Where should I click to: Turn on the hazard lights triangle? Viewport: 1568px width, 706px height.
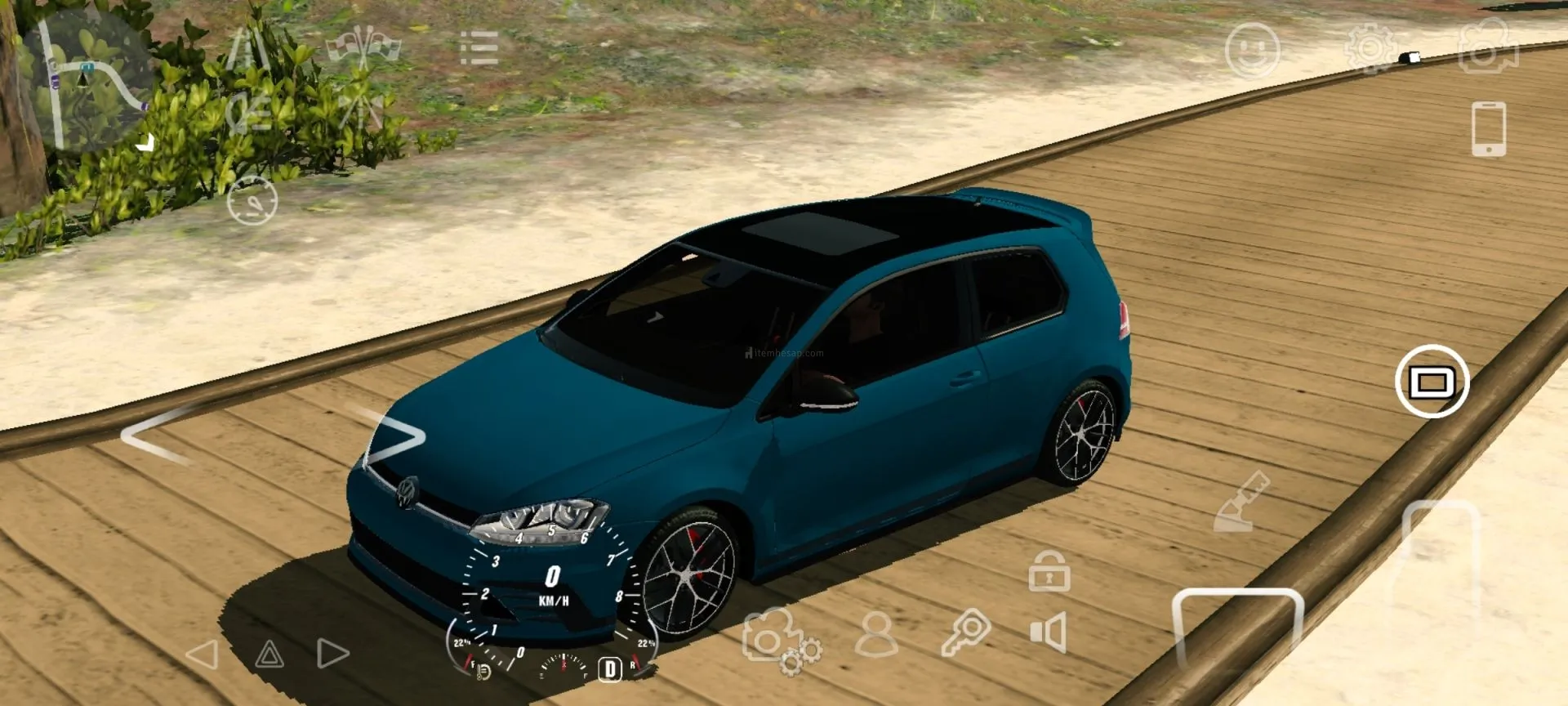269,654
